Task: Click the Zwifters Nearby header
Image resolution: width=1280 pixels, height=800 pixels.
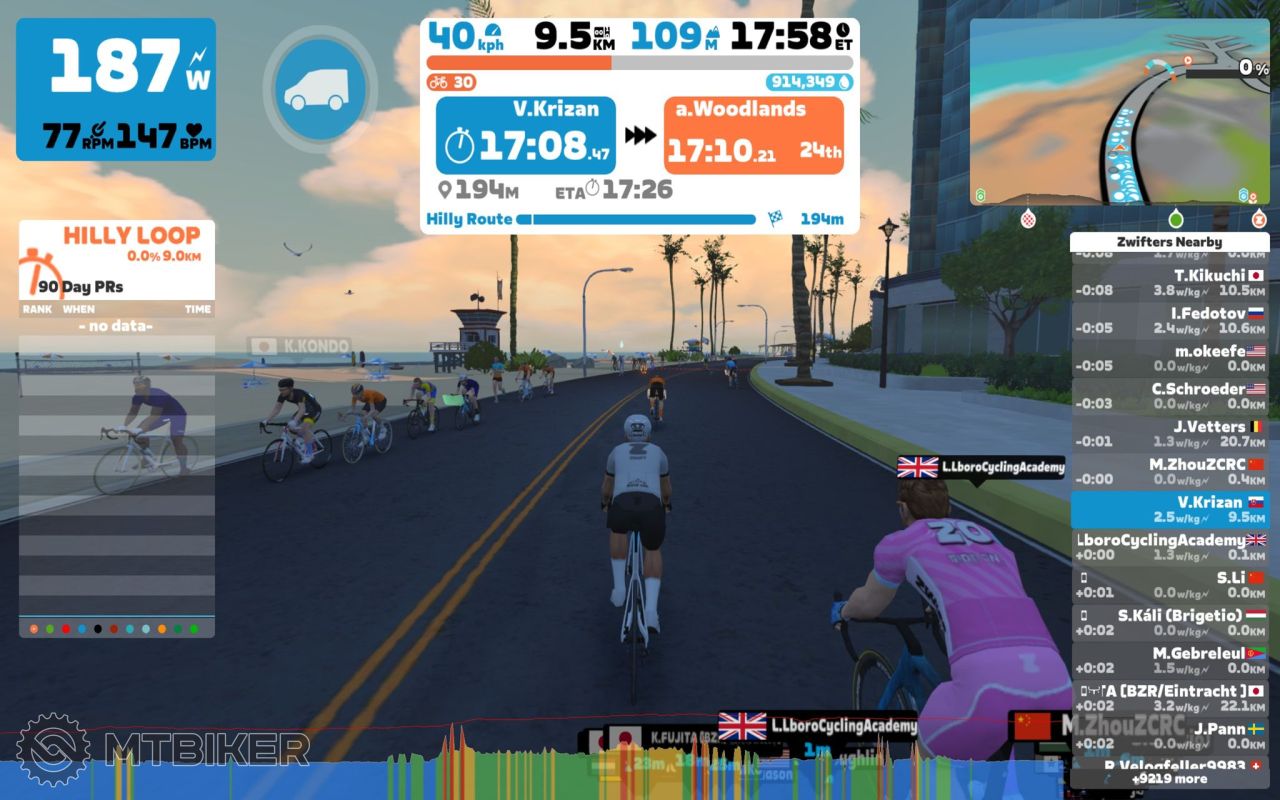Action: pos(1169,242)
